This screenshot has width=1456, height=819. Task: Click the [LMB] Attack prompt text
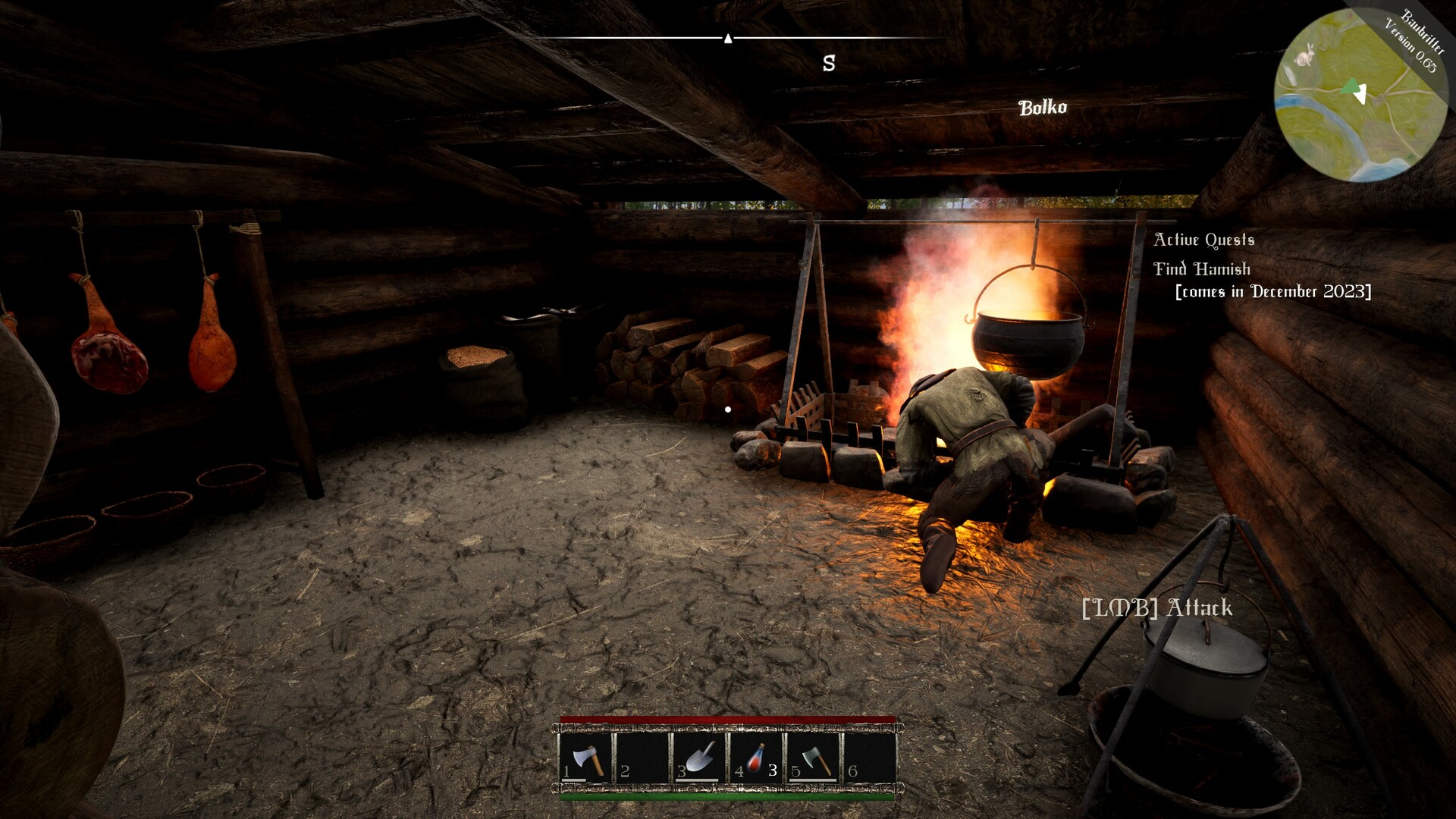pyautogui.click(x=1157, y=607)
